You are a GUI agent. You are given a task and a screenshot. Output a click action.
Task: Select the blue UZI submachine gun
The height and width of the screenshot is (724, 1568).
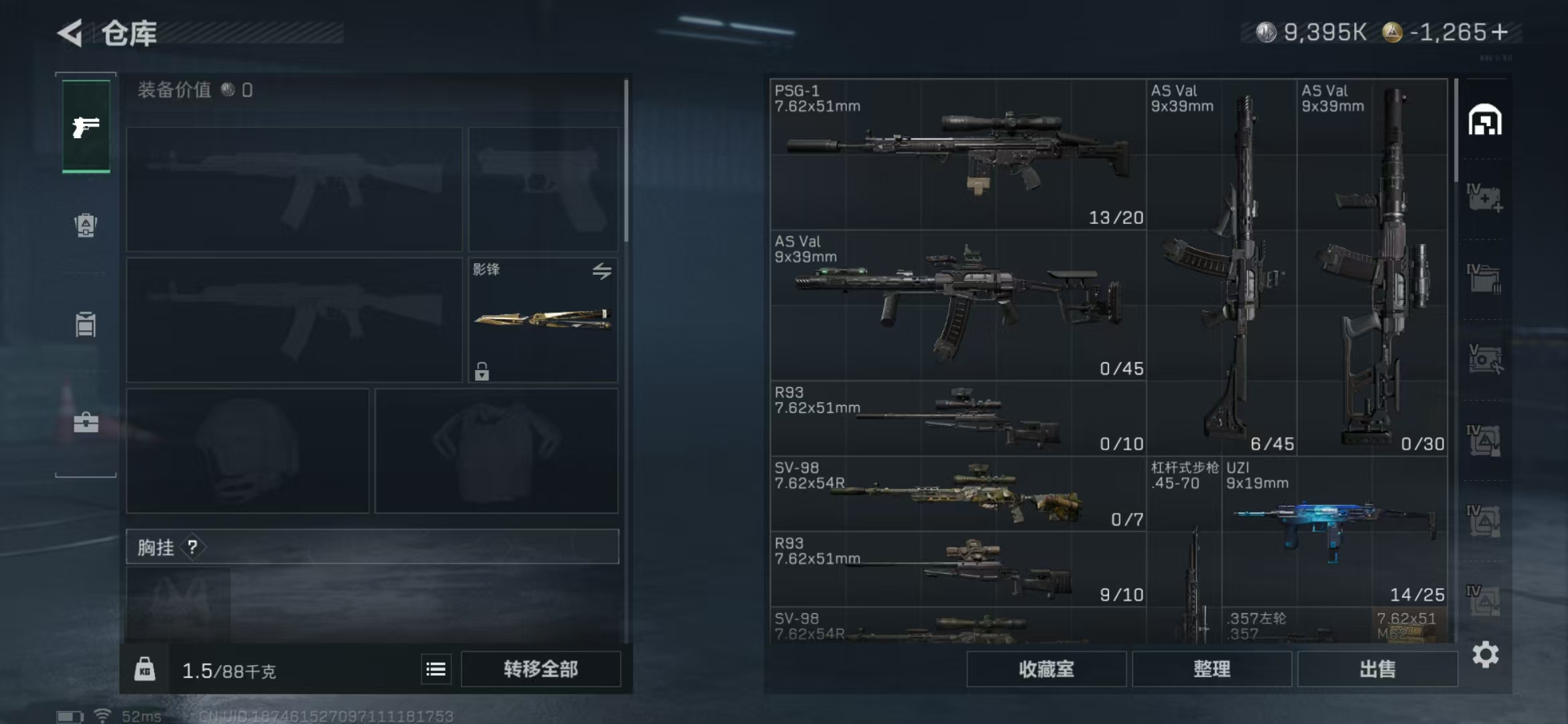pos(1333,530)
